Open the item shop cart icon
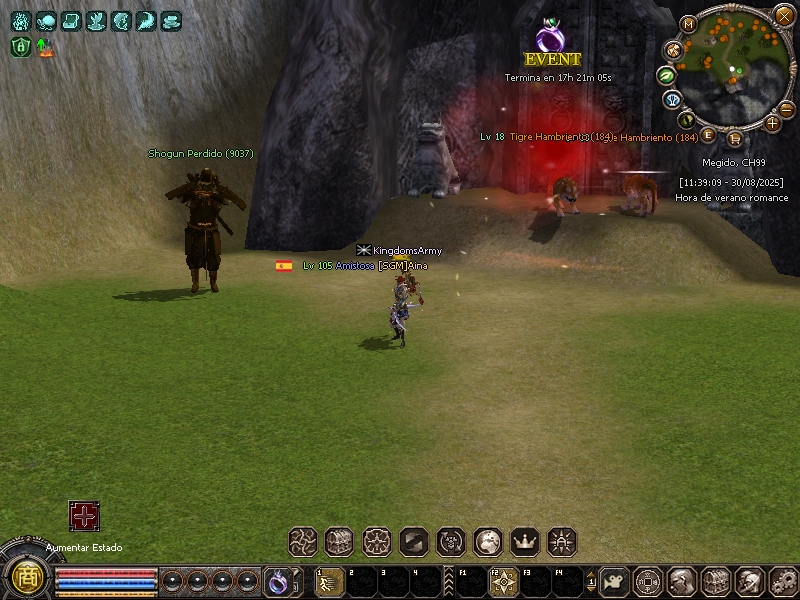The height and width of the screenshot is (600, 800). click(x=735, y=138)
